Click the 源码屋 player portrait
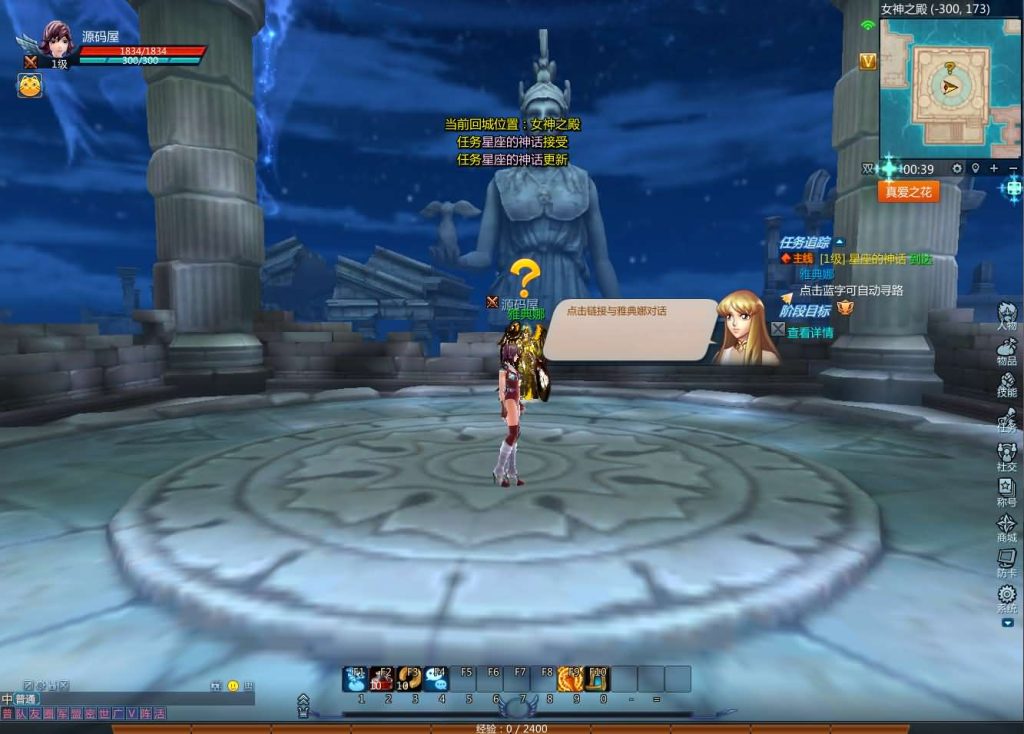1024x734 pixels. 56,42
